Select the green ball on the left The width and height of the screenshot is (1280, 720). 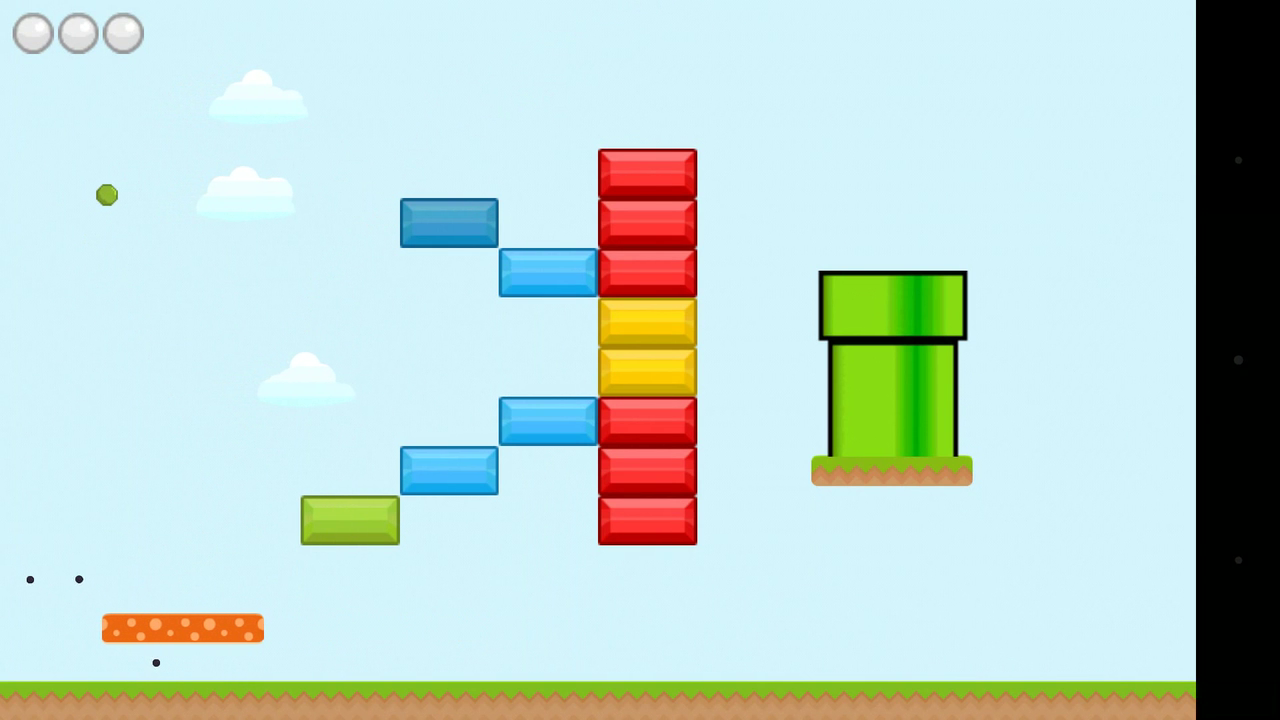[x=107, y=195]
